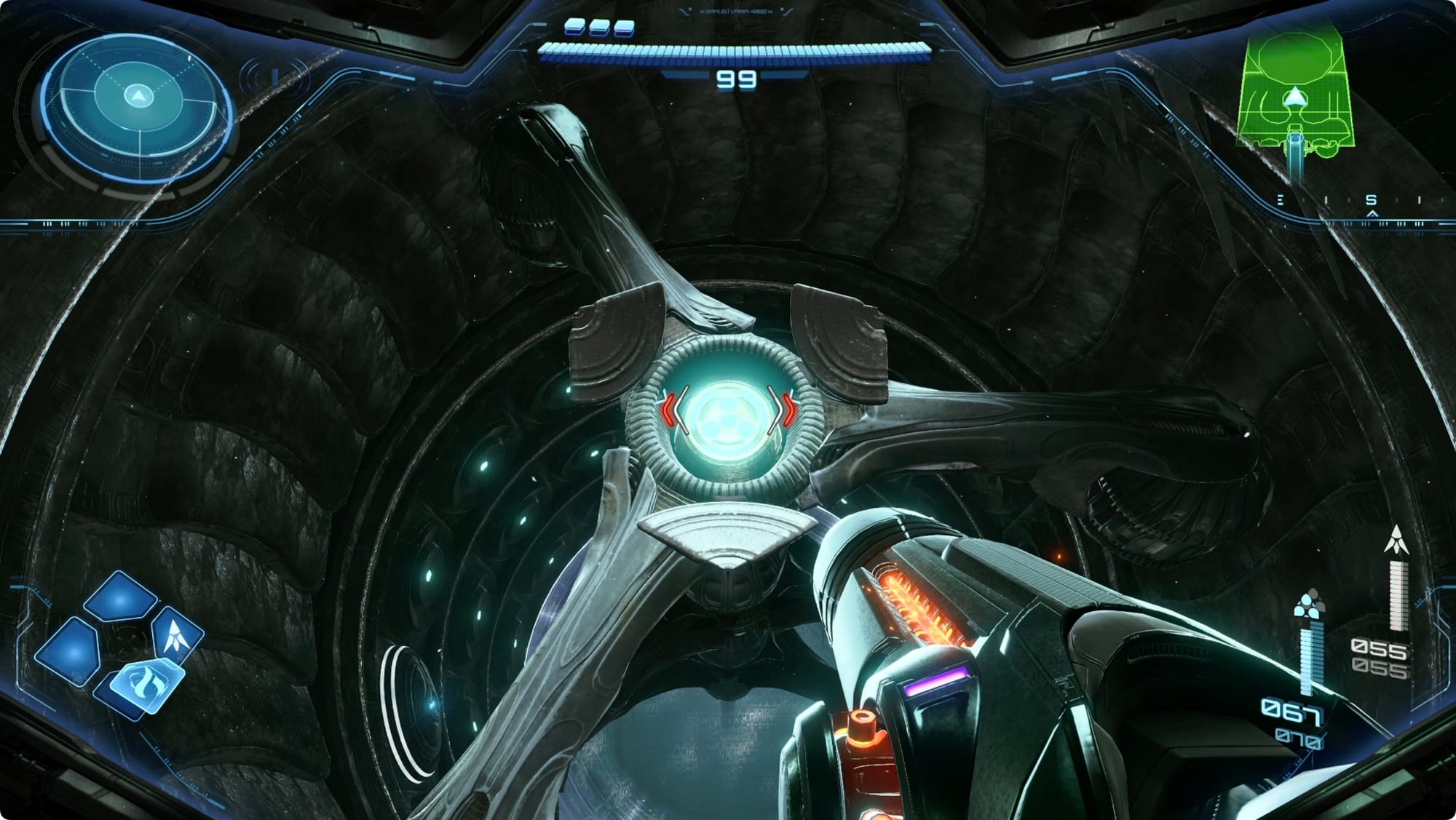Select the missile slot in the weapon selector

pos(175,634)
